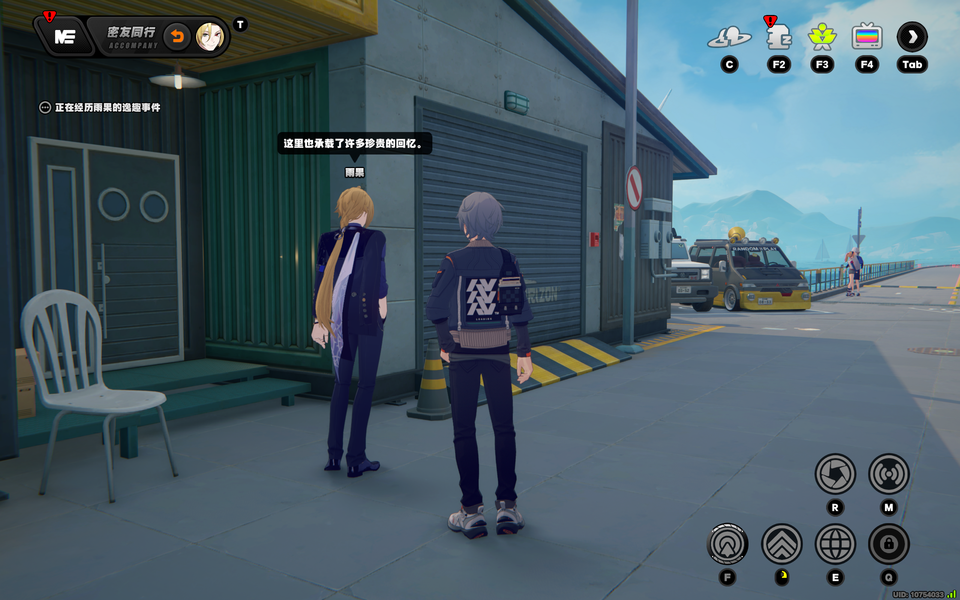Activate the radio signal wave icon
This screenshot has width=960, height=600.
point(888,473)
